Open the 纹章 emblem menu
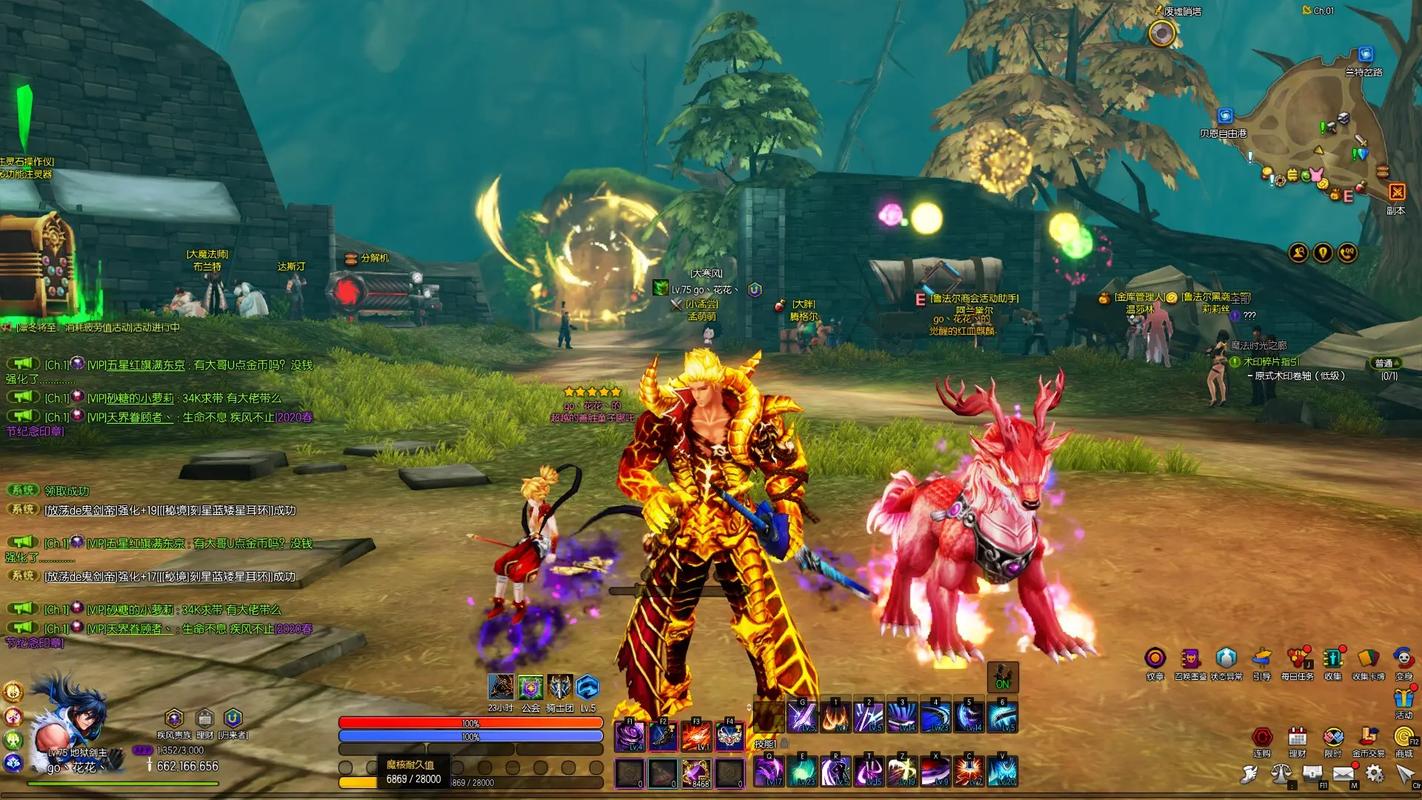This screenshot has height=800, width=1422. (1155, 659)
